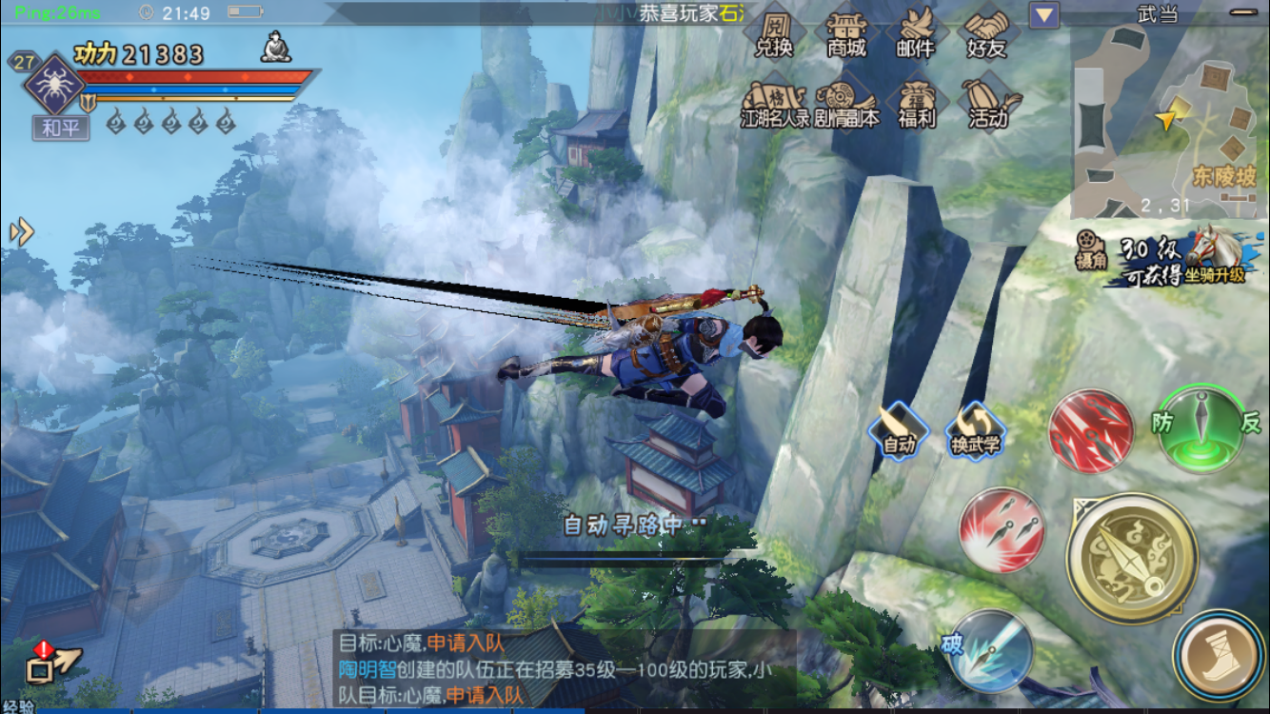Switch the 和平 peace PK mode
This screenshot has height=714, width=1270.
60,127
